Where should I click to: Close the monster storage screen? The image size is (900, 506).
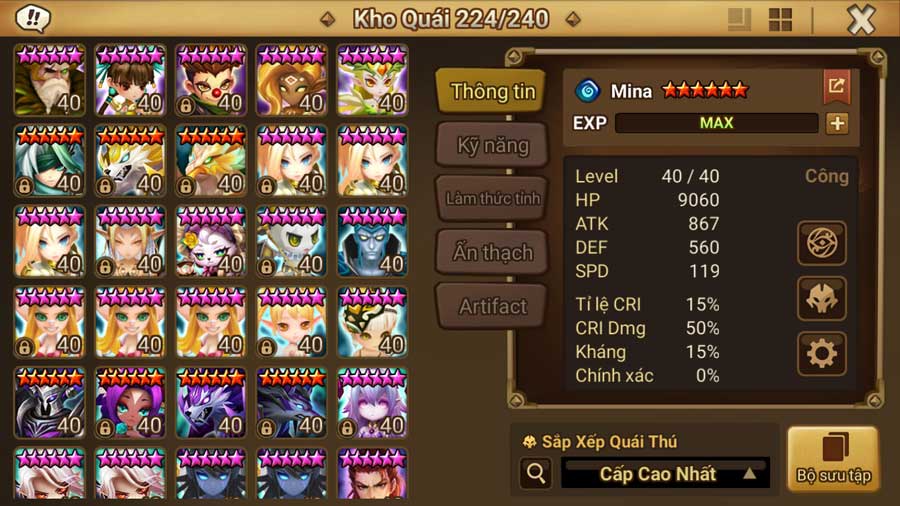pyautogui.click(x=860, y=20)
